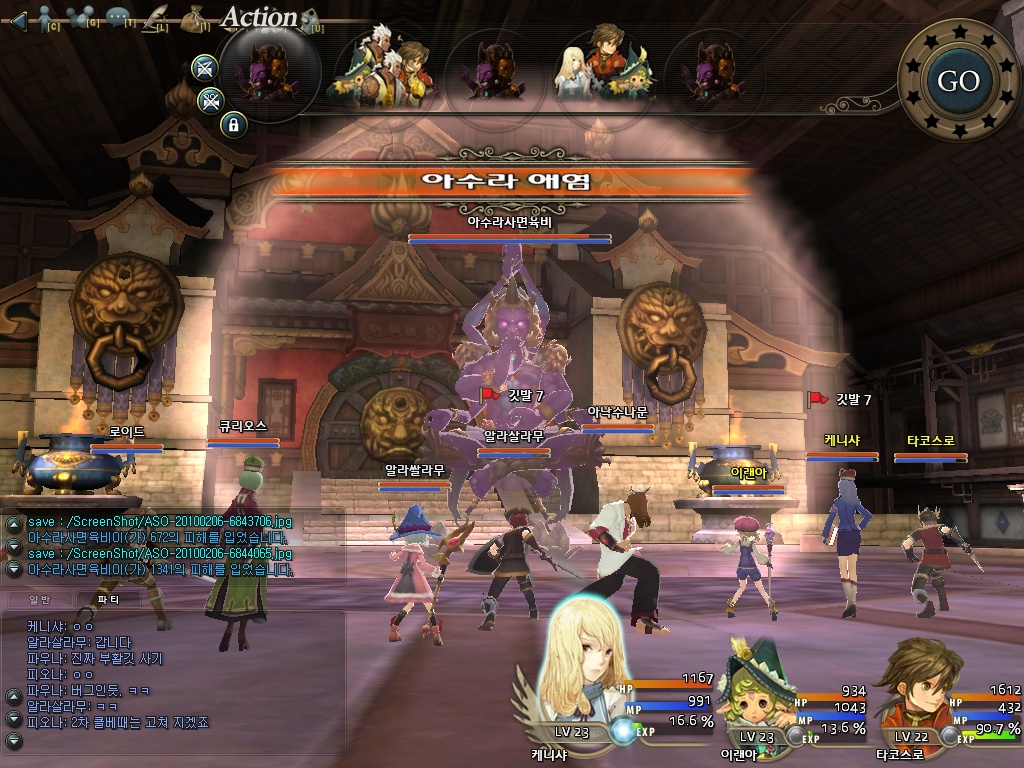Open the chat bubble menu icon

click(119, 18)
